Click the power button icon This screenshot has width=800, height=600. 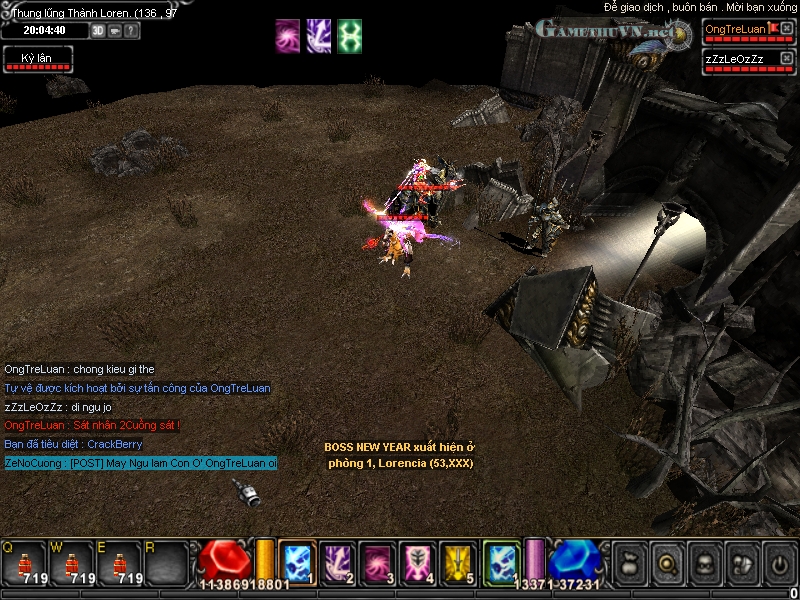point(779,564)
